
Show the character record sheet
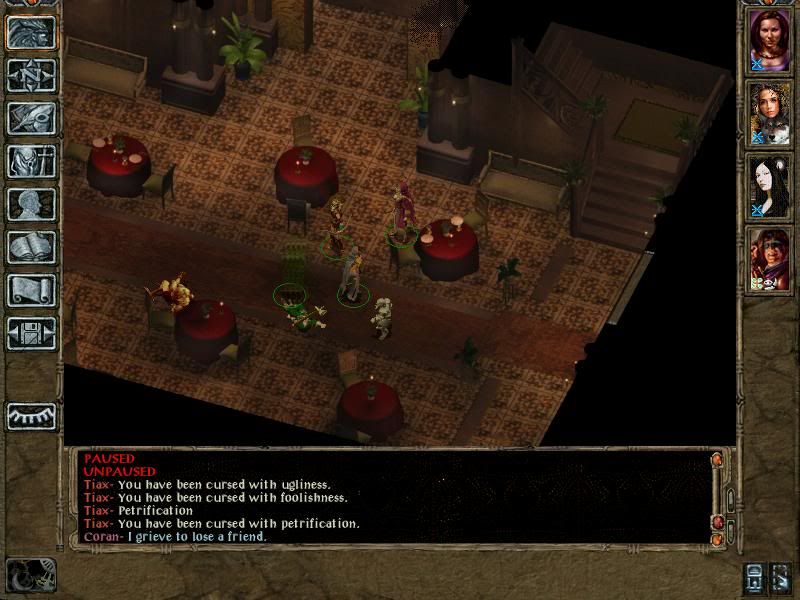(31, 204)
